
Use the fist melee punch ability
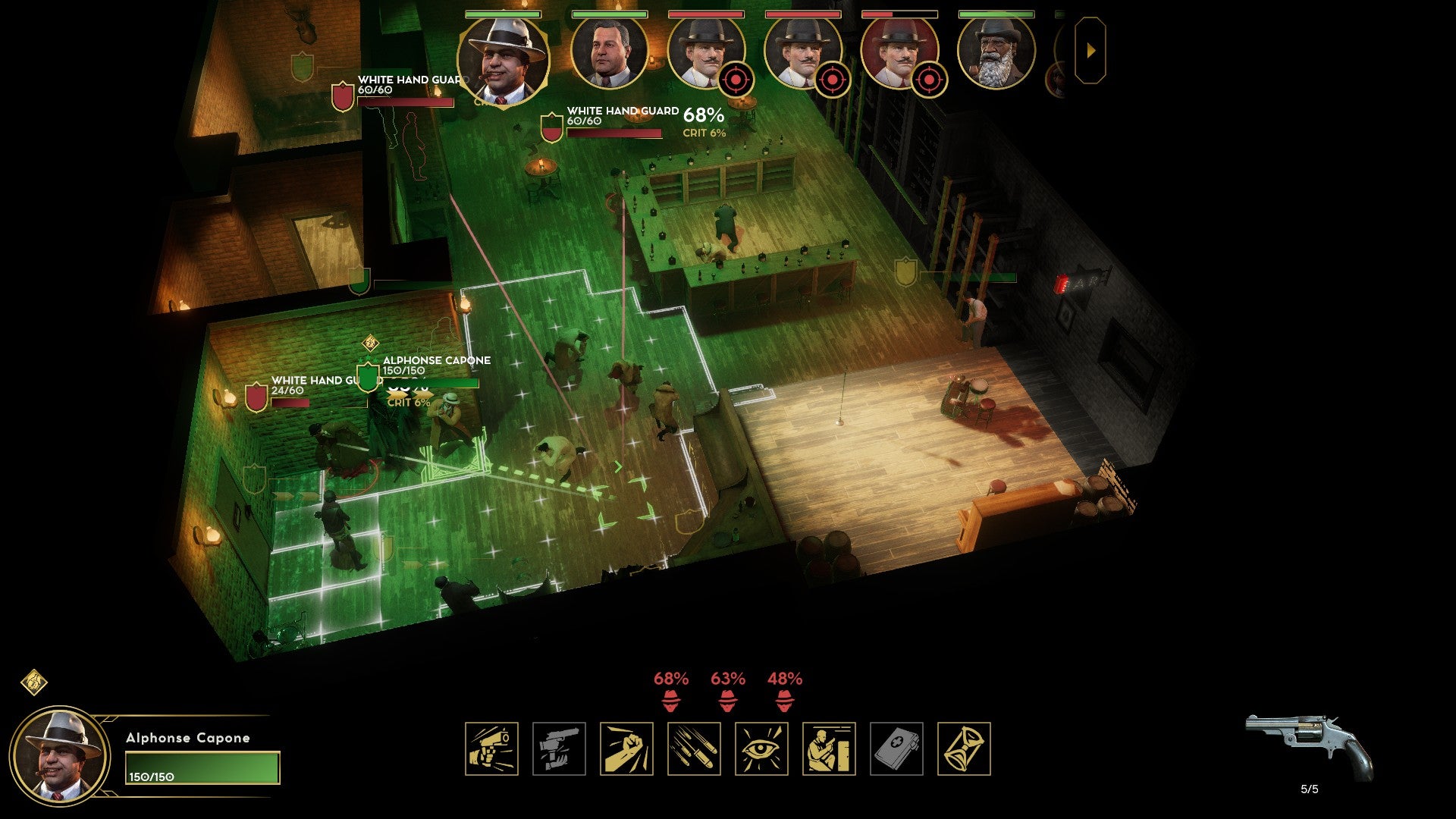pyautogui.click(x=626, y=748)
